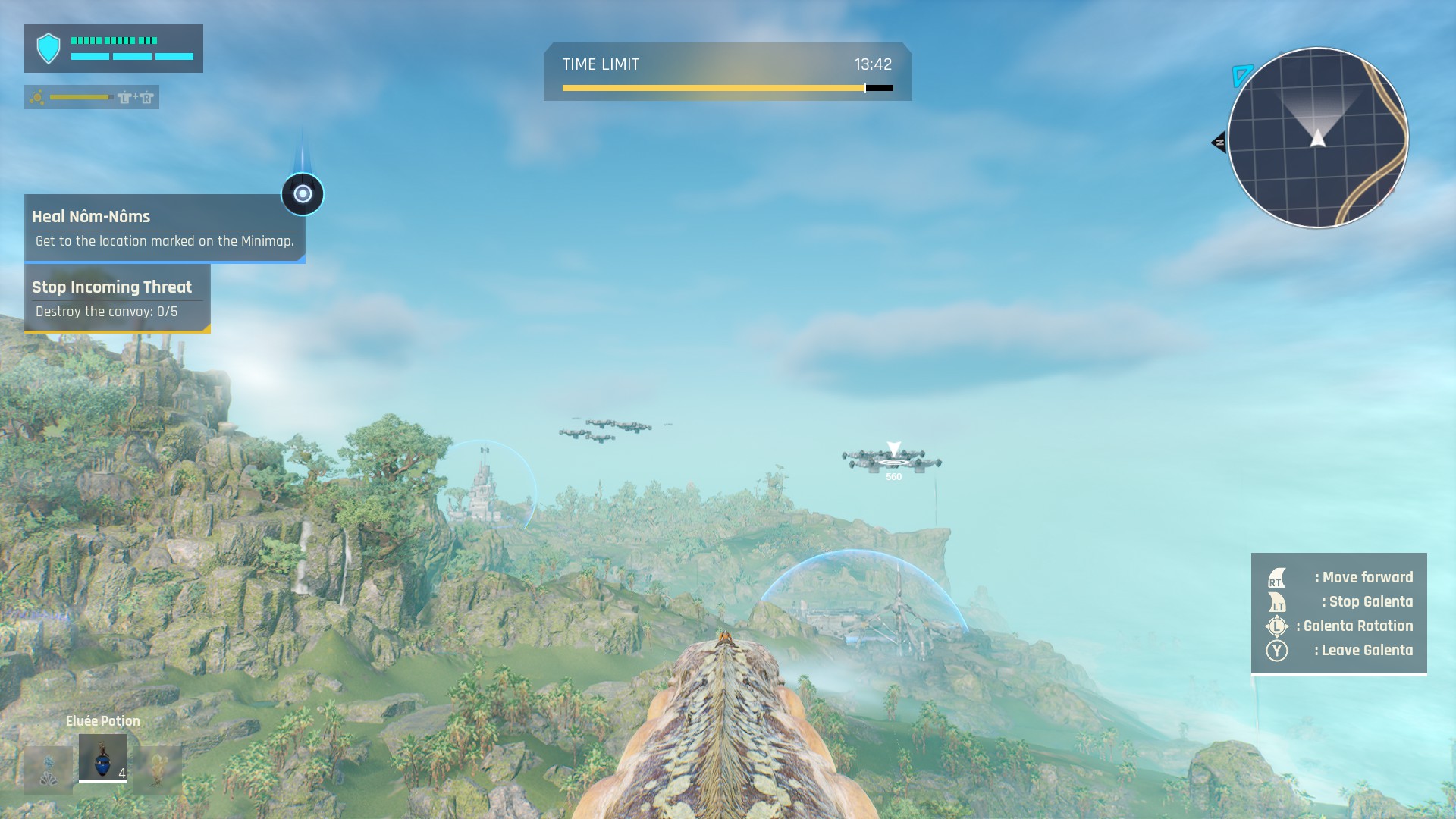Click the north compass marker on the minimap edge
Viewport: 1456px width, 819px height.
click(x=1219, y=142)
